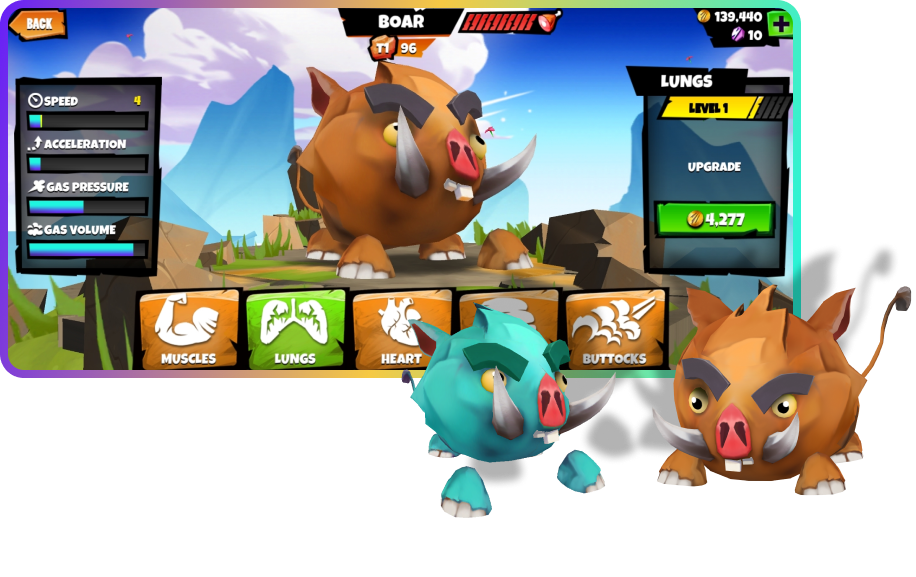
Task: Add more currency with the green plus button
Action: (x=780, y=25)
